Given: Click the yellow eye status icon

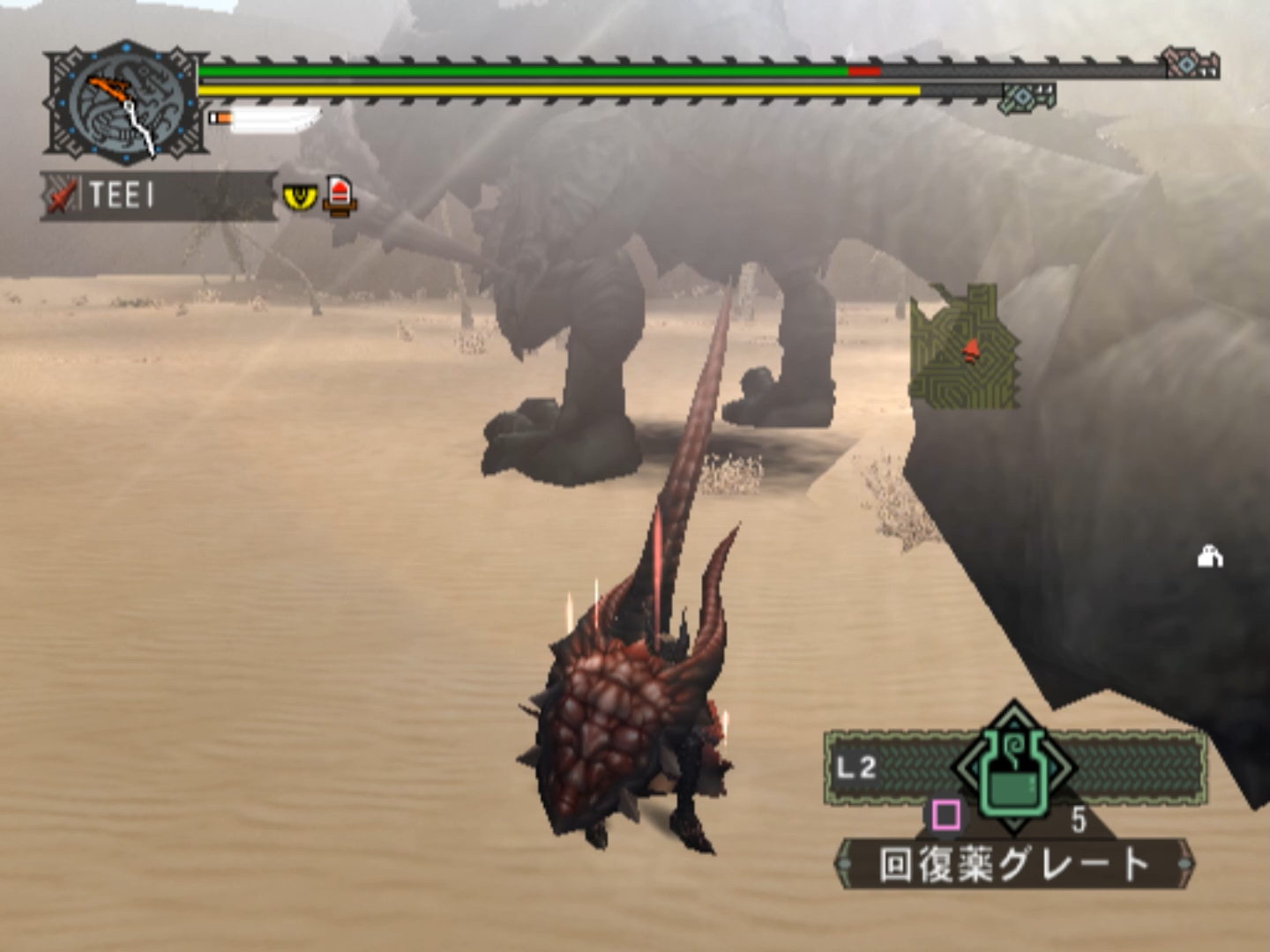Looking at the screenshot, I should click(300, 197).
